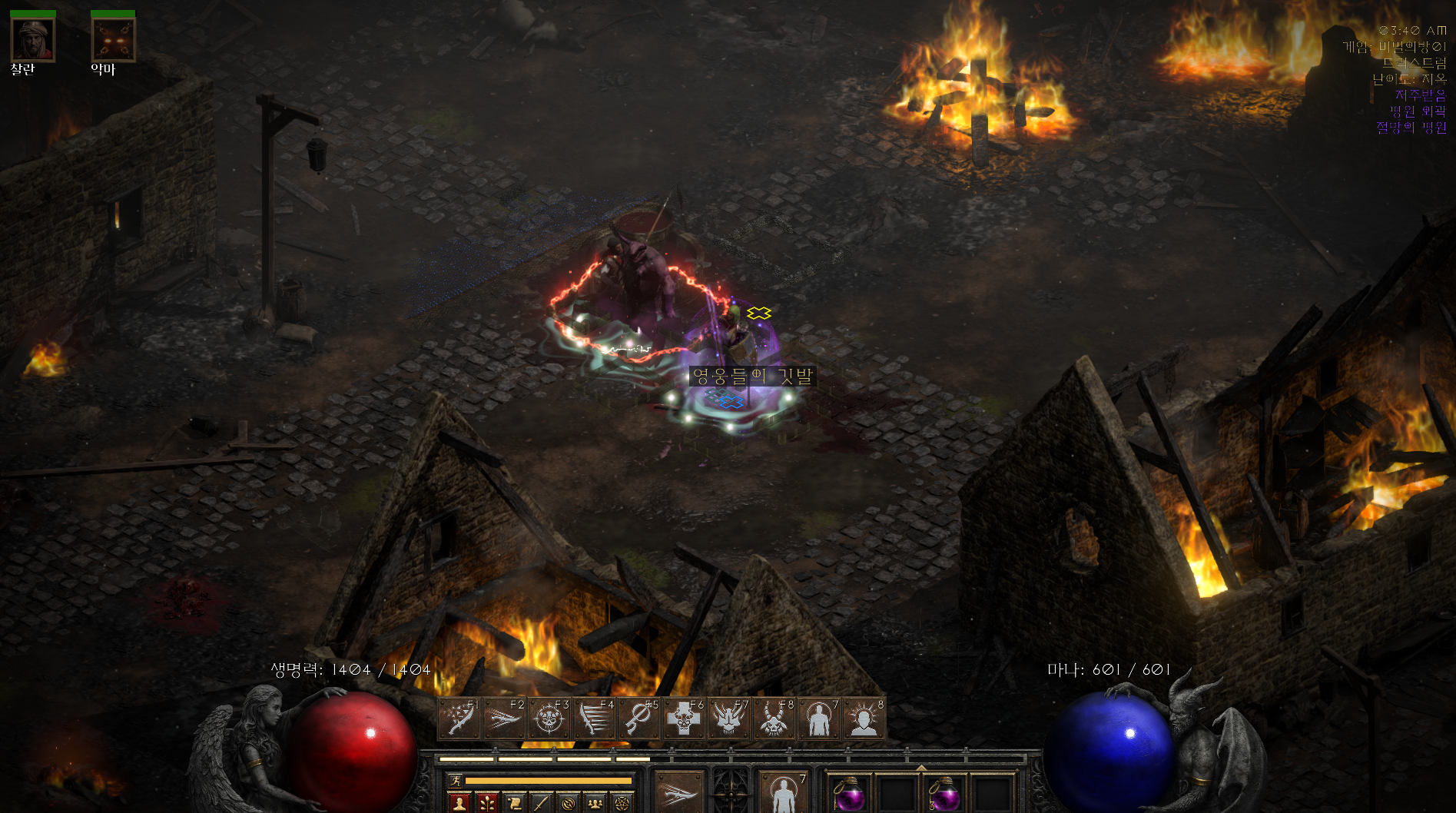Activate the F3 skull-in-crosshair skill
The height and width of the screenshot is (813, 1456).
pyautogui.click(x=549, y=719)
